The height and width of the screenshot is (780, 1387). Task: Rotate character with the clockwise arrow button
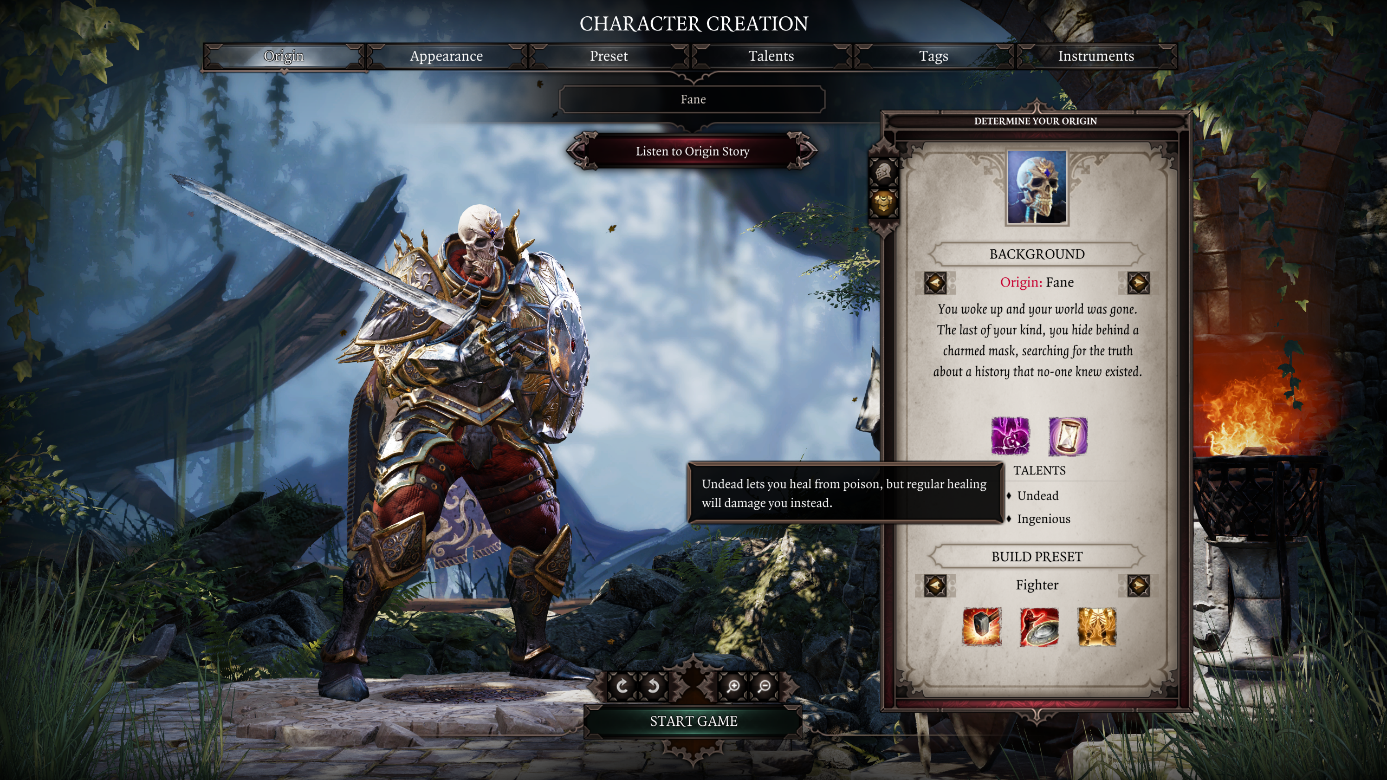pos(622,686)
